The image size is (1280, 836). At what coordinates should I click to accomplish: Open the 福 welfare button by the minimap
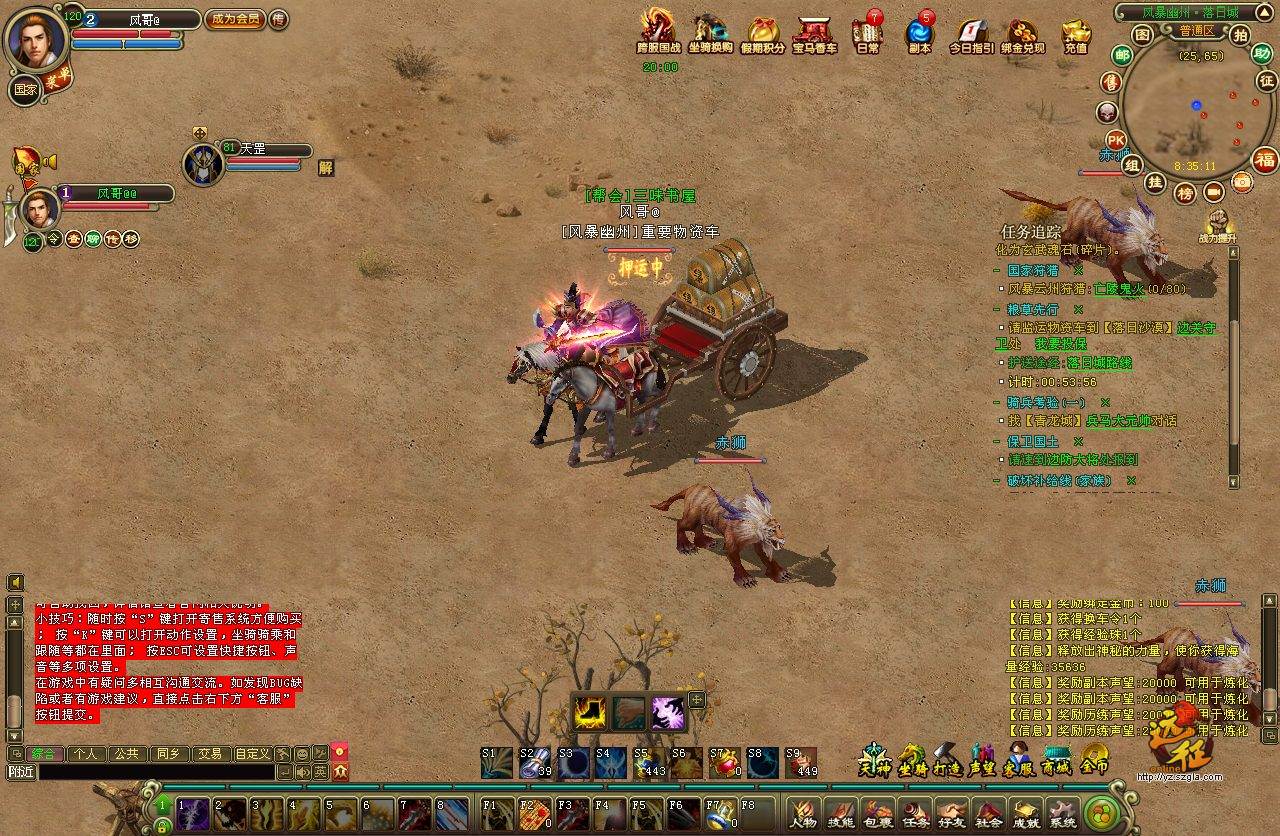point(1266,159)
